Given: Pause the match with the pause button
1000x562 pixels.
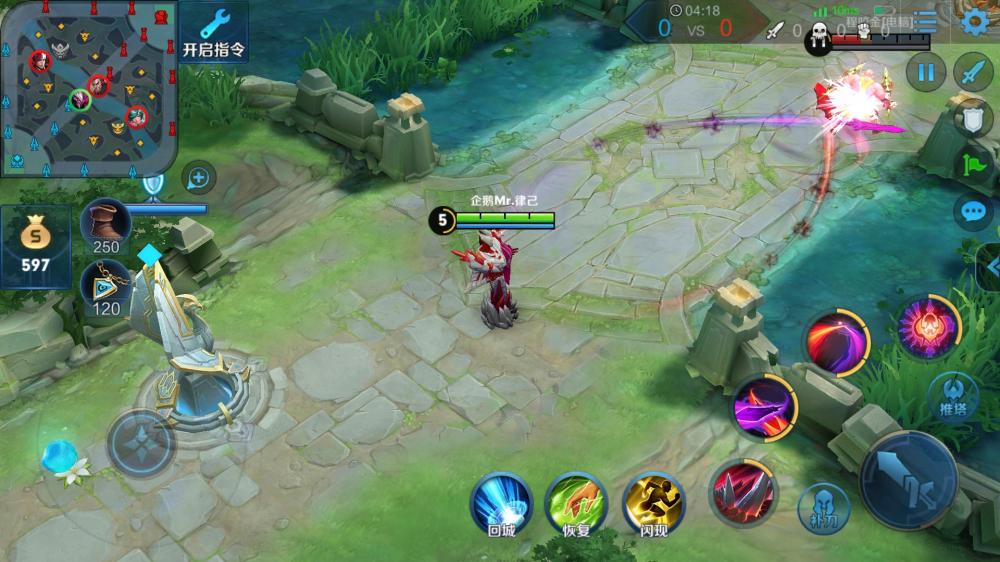Looking at the screenshot, I should pos(926,72).
